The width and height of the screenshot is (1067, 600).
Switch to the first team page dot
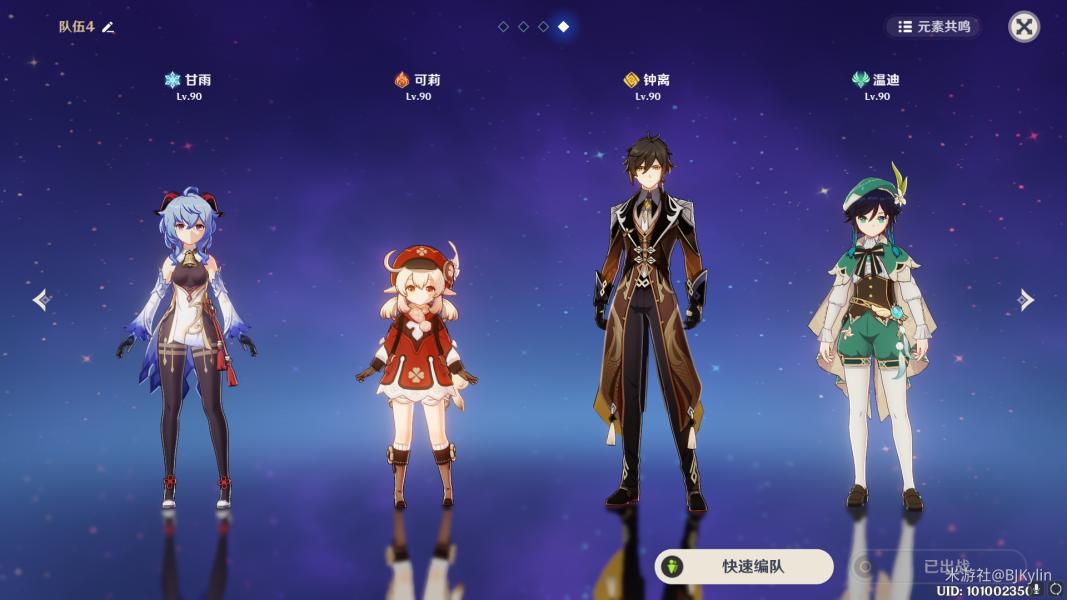point(503,27)
